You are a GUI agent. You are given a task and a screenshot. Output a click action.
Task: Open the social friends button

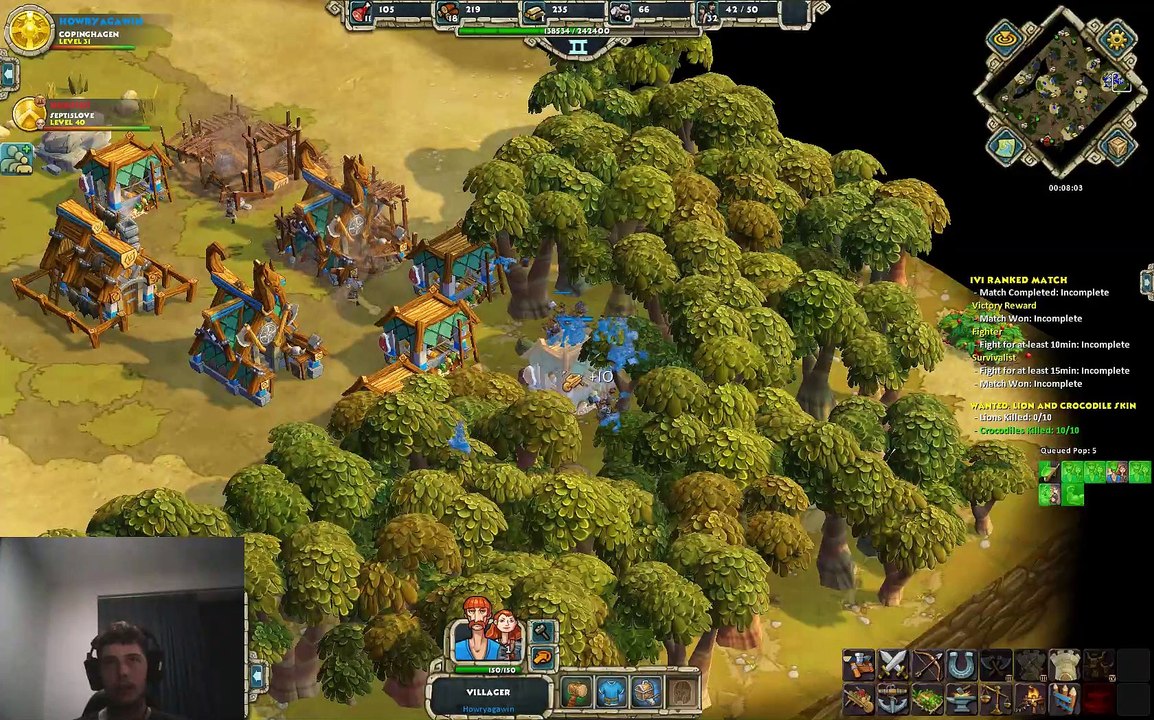tap(16, 158)
